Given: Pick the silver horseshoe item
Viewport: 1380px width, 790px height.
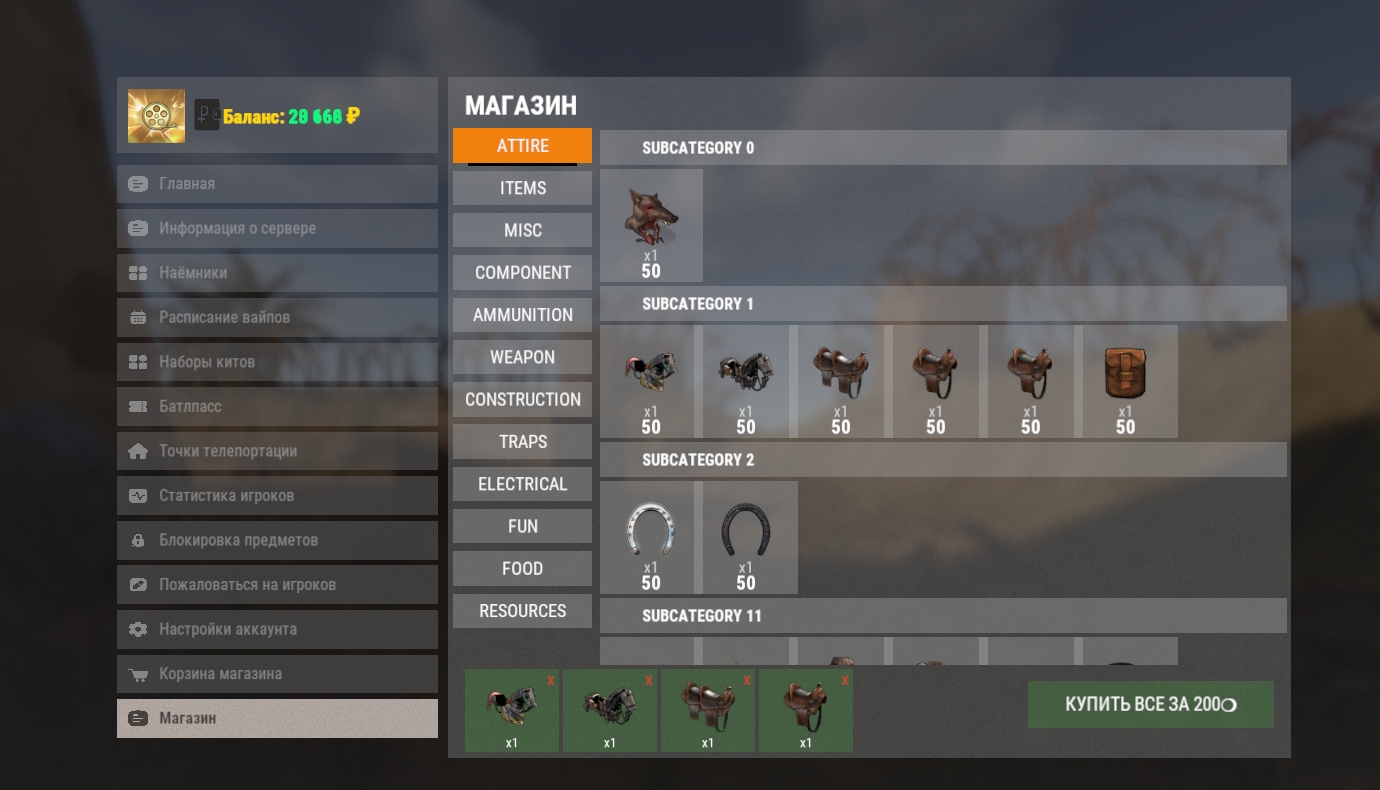Looking at the screenshot, I should (x=651, y=537).
